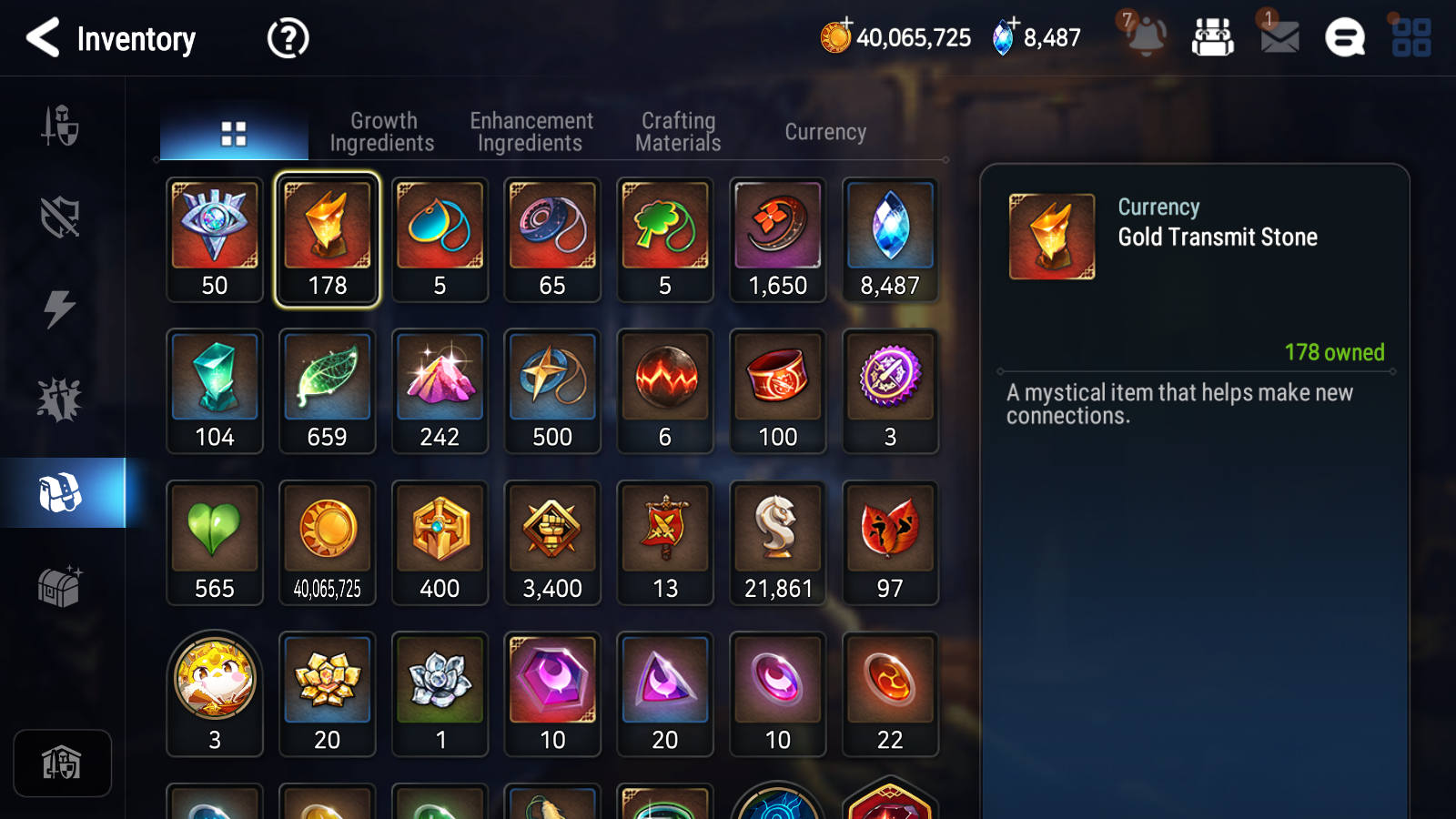
Task: Open the question mark help guide
Action: (x=288, y=38)
